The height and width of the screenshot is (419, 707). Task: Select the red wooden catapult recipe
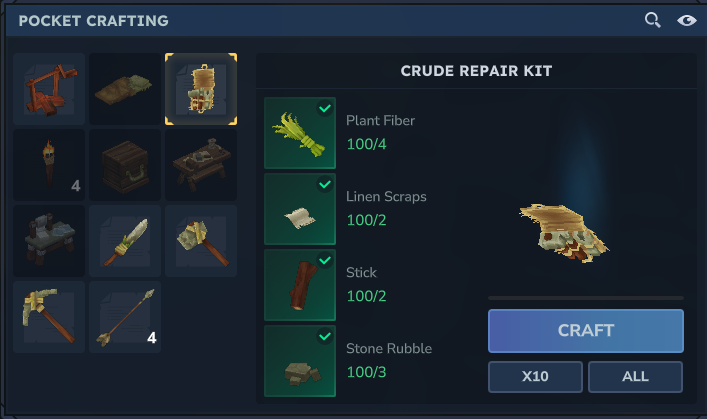pos(49,89)
